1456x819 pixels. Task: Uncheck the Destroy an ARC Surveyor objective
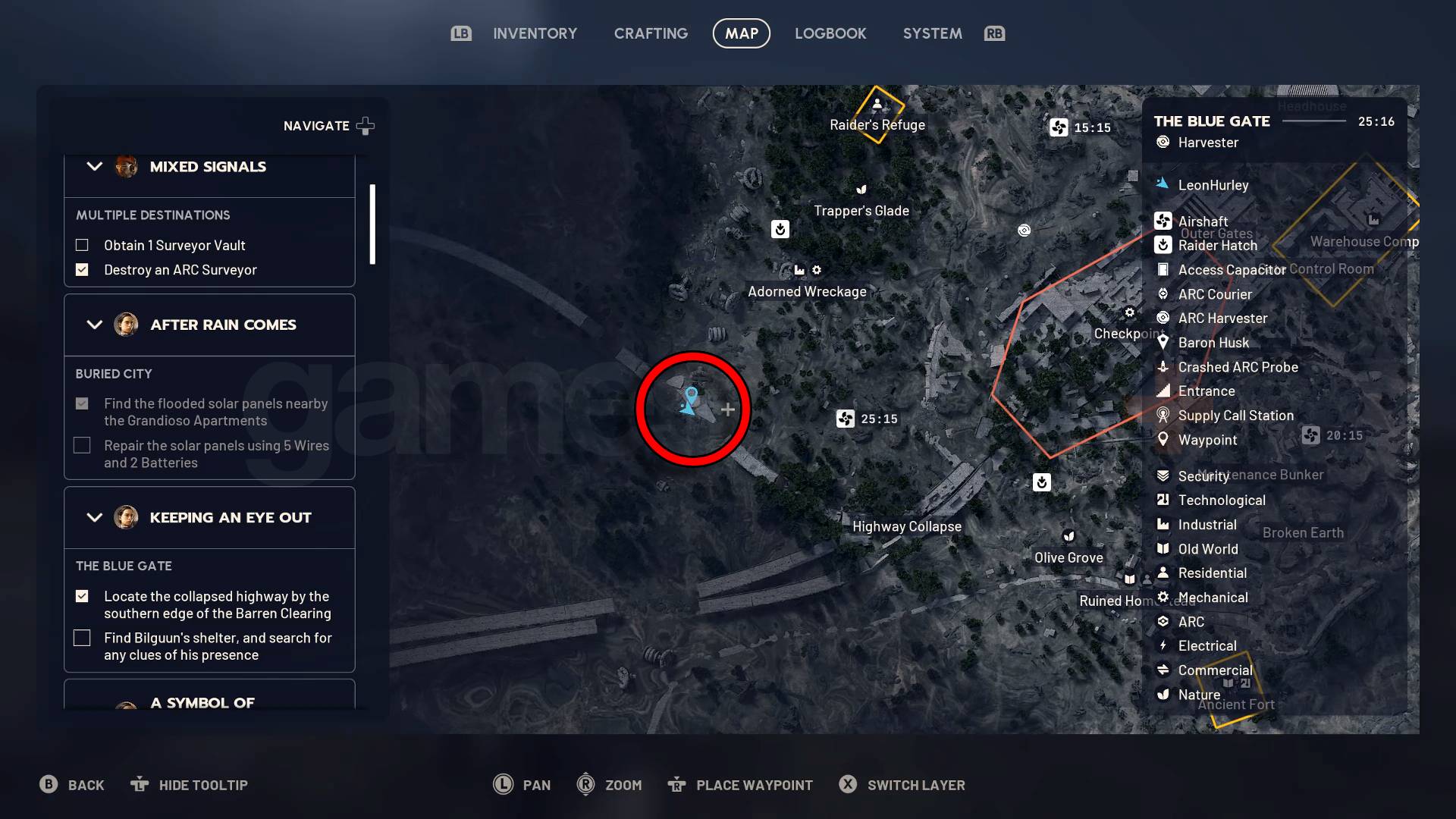tap(82, 269)
